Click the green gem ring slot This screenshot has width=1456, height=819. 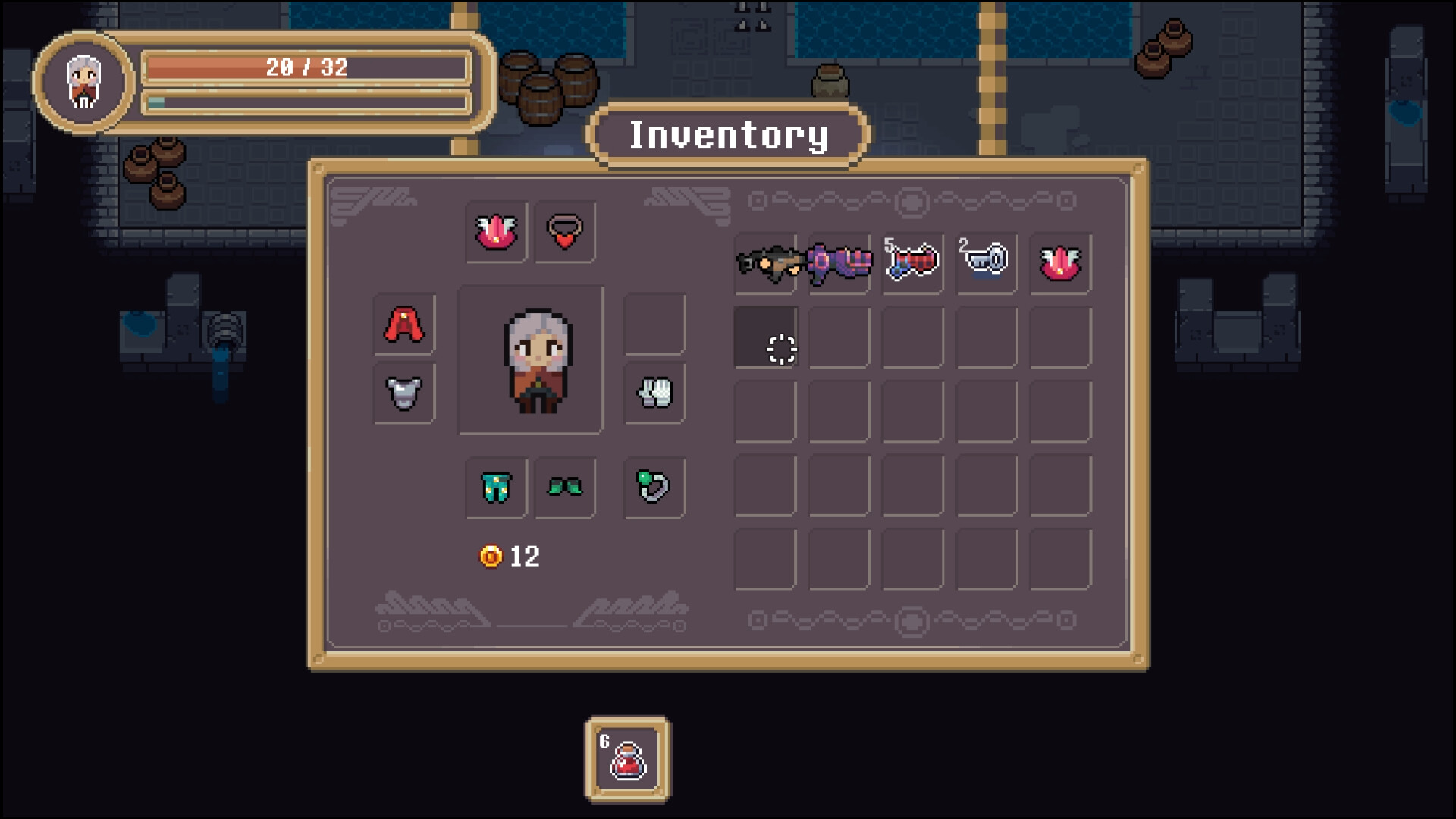[654, 489]
